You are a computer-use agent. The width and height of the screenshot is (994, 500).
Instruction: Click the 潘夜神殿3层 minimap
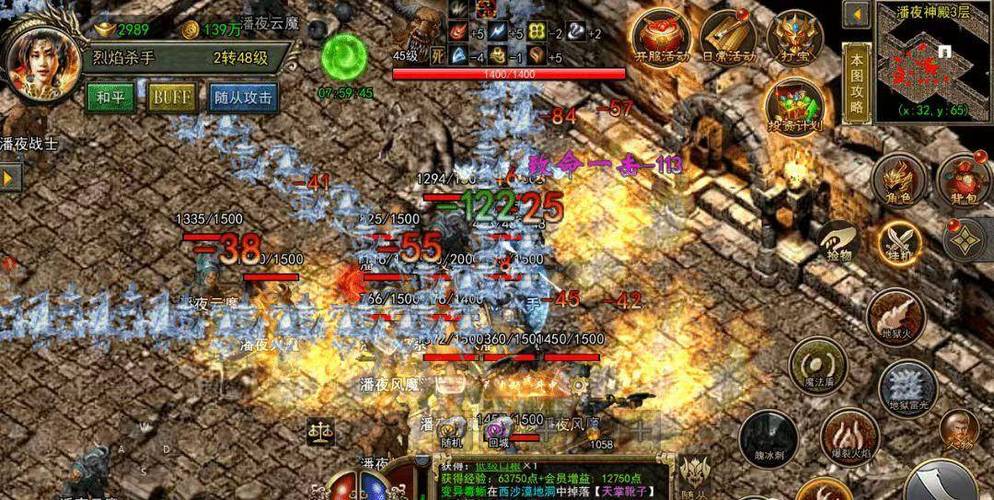(934, 59)
